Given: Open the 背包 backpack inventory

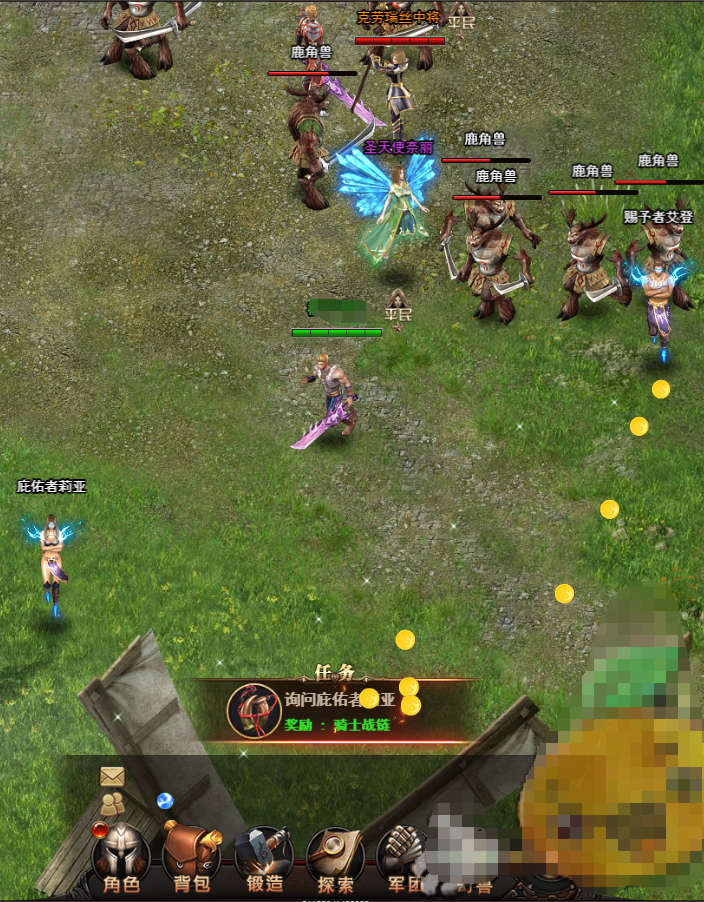Looking at the screenshot, I should point(192,858).
